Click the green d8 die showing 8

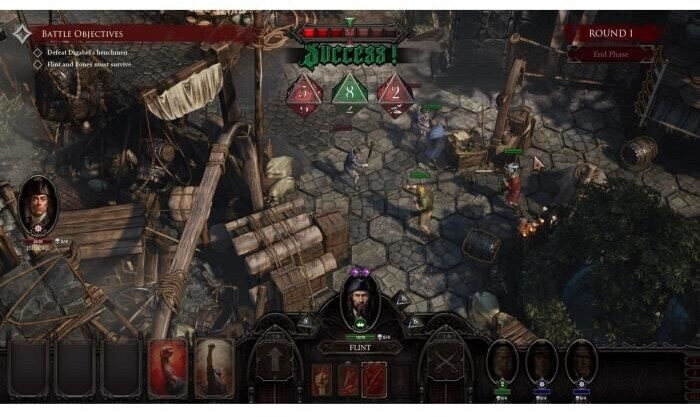[x=345, y=91]
